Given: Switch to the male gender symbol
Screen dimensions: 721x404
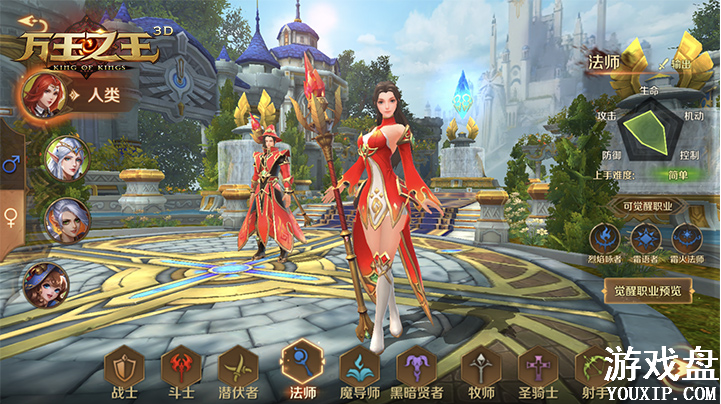Looking at the screenshot, I should (x=12, y=164).
